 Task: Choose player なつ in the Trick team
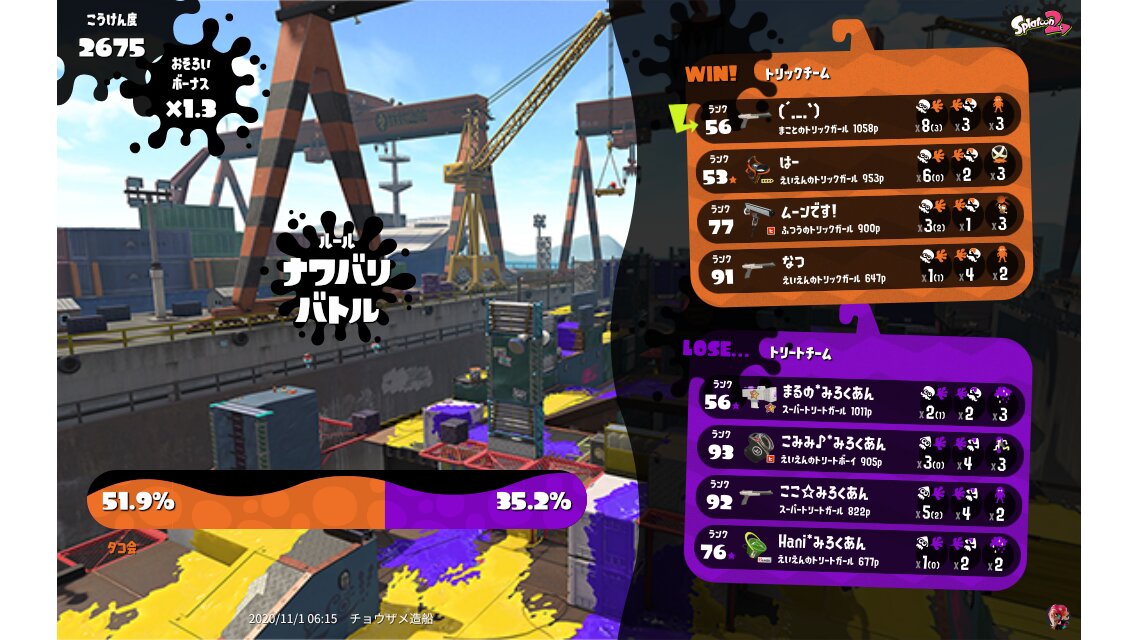click(860, 267)
